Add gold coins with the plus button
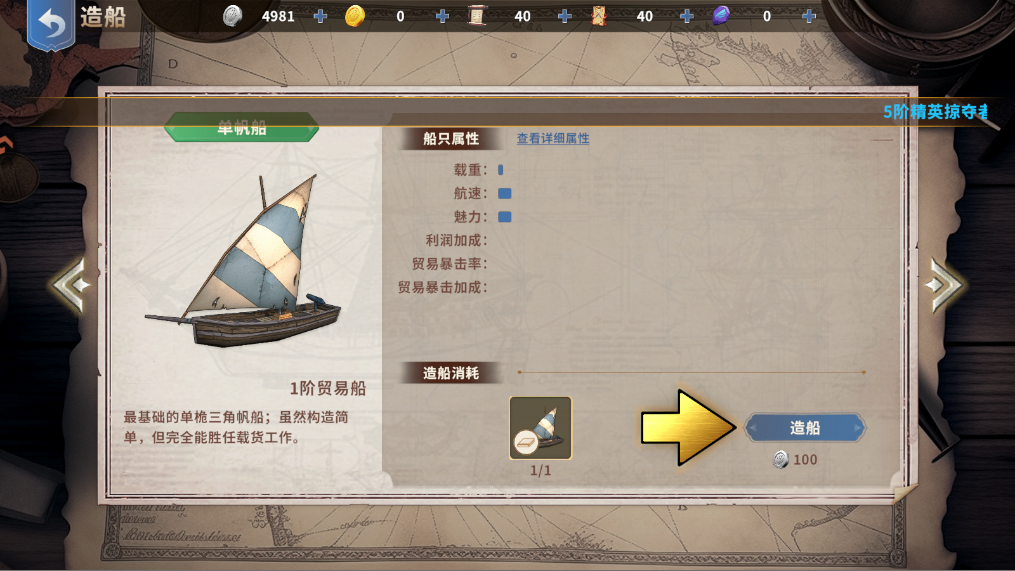Viewport: 1015px width, 571px height. (442, 16)
